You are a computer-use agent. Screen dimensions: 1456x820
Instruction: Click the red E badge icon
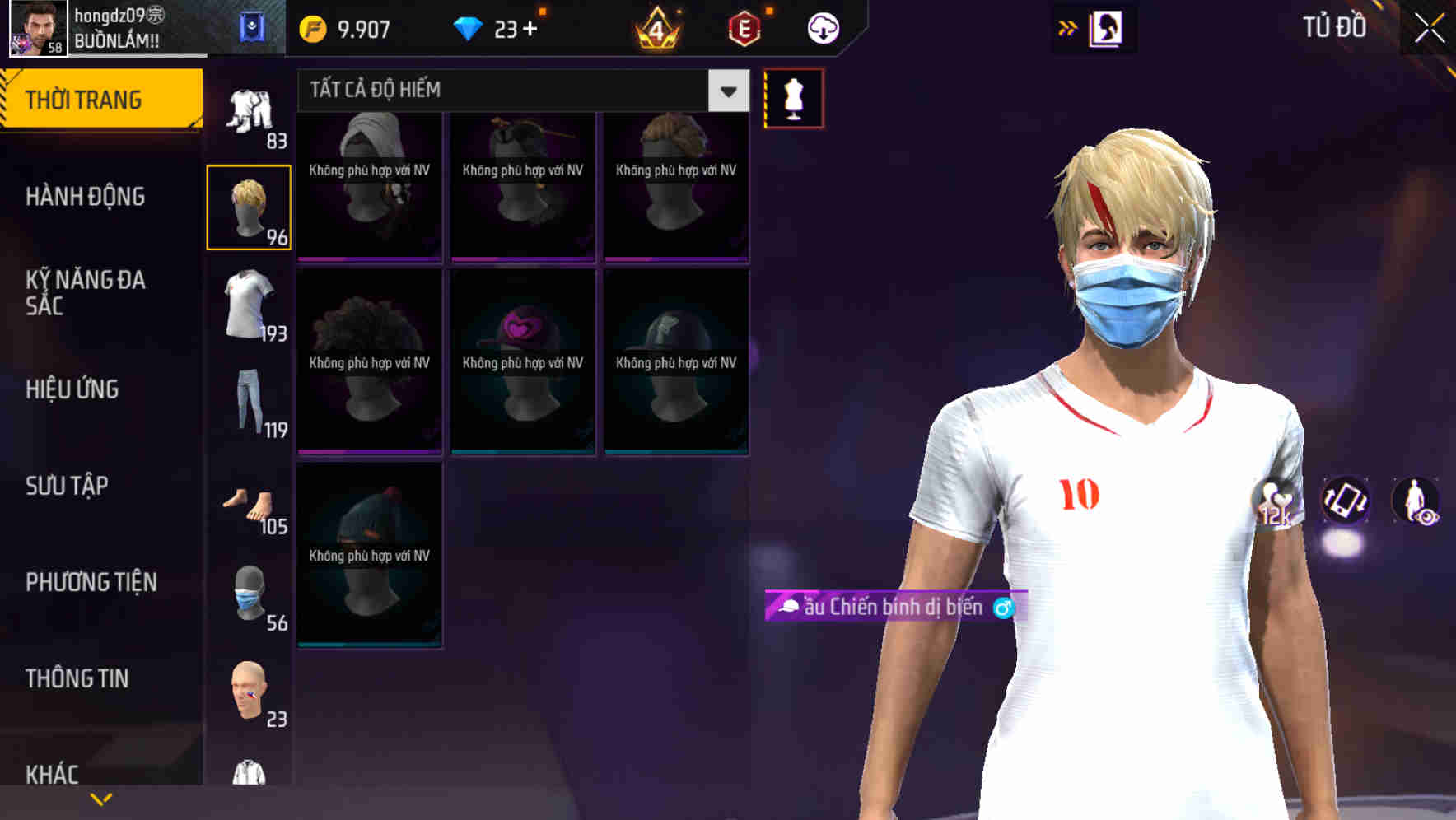click(742, 27)
